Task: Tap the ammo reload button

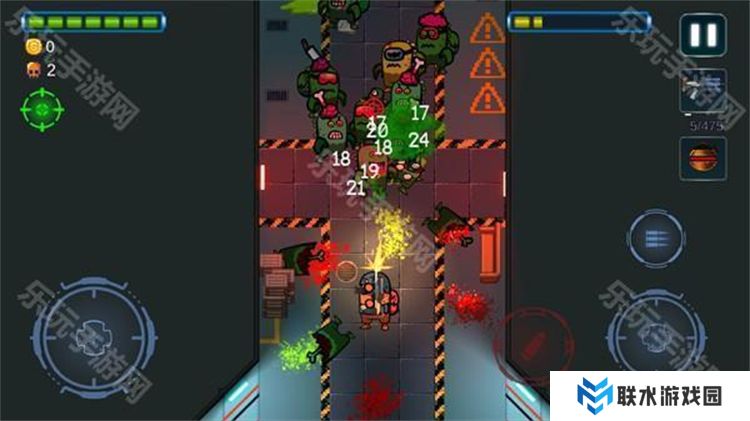Action: (656, 240)
